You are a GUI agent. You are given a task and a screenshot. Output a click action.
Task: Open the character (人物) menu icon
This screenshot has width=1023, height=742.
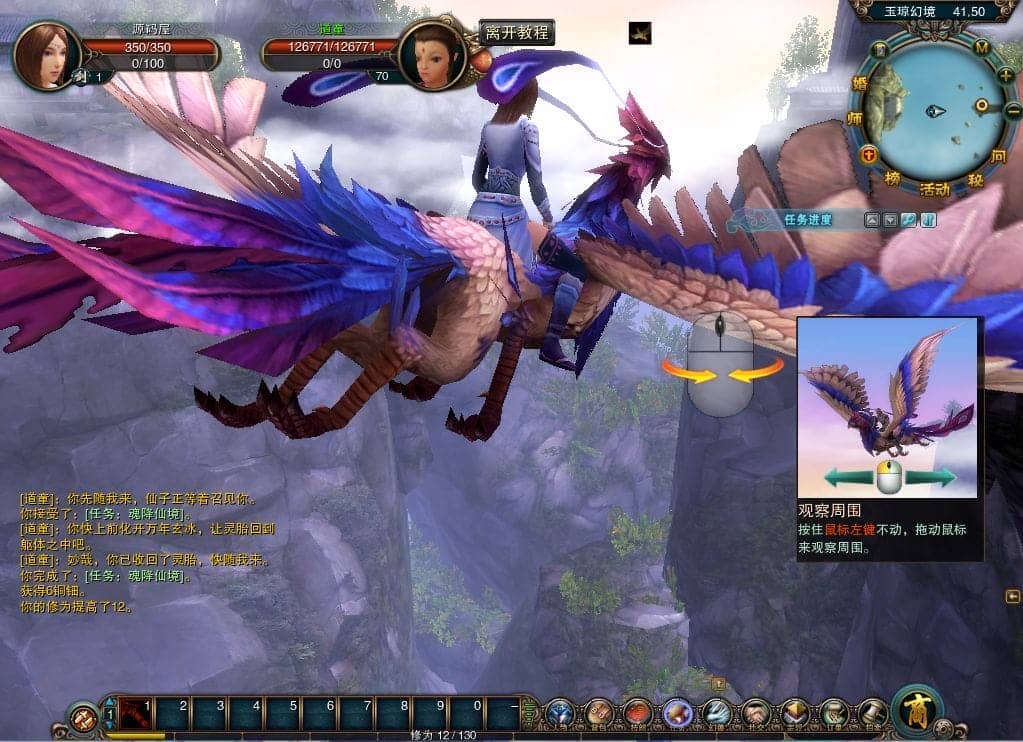point(560,712)
